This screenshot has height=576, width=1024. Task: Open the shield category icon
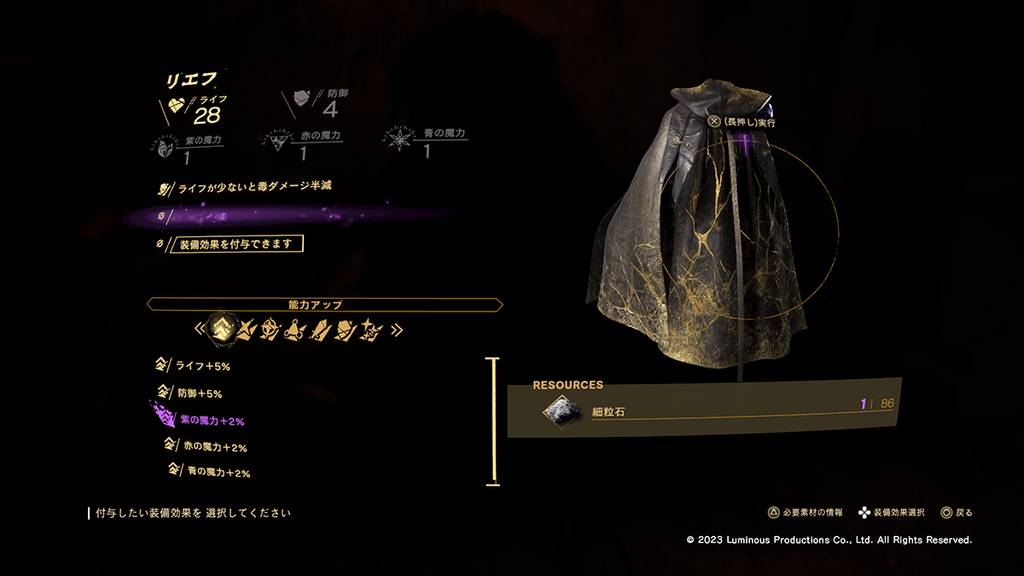[x=346, y=328]
